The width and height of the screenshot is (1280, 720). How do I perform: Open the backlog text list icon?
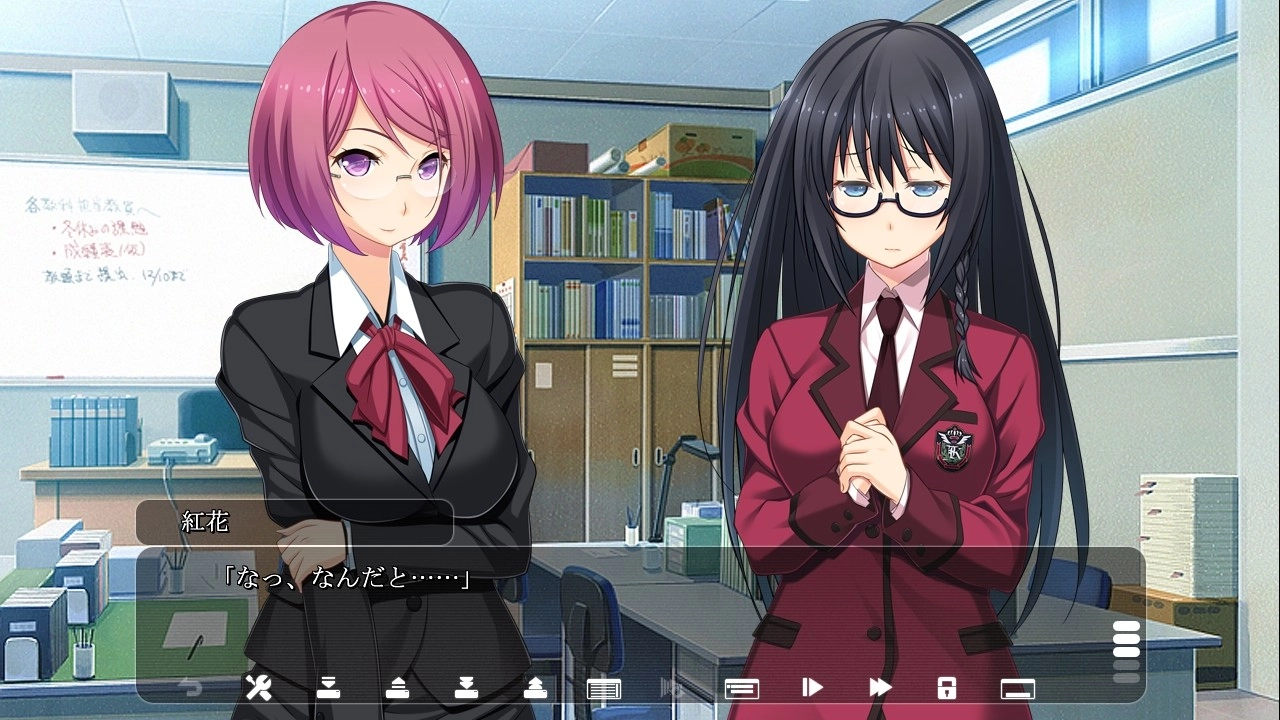(604, 688)
